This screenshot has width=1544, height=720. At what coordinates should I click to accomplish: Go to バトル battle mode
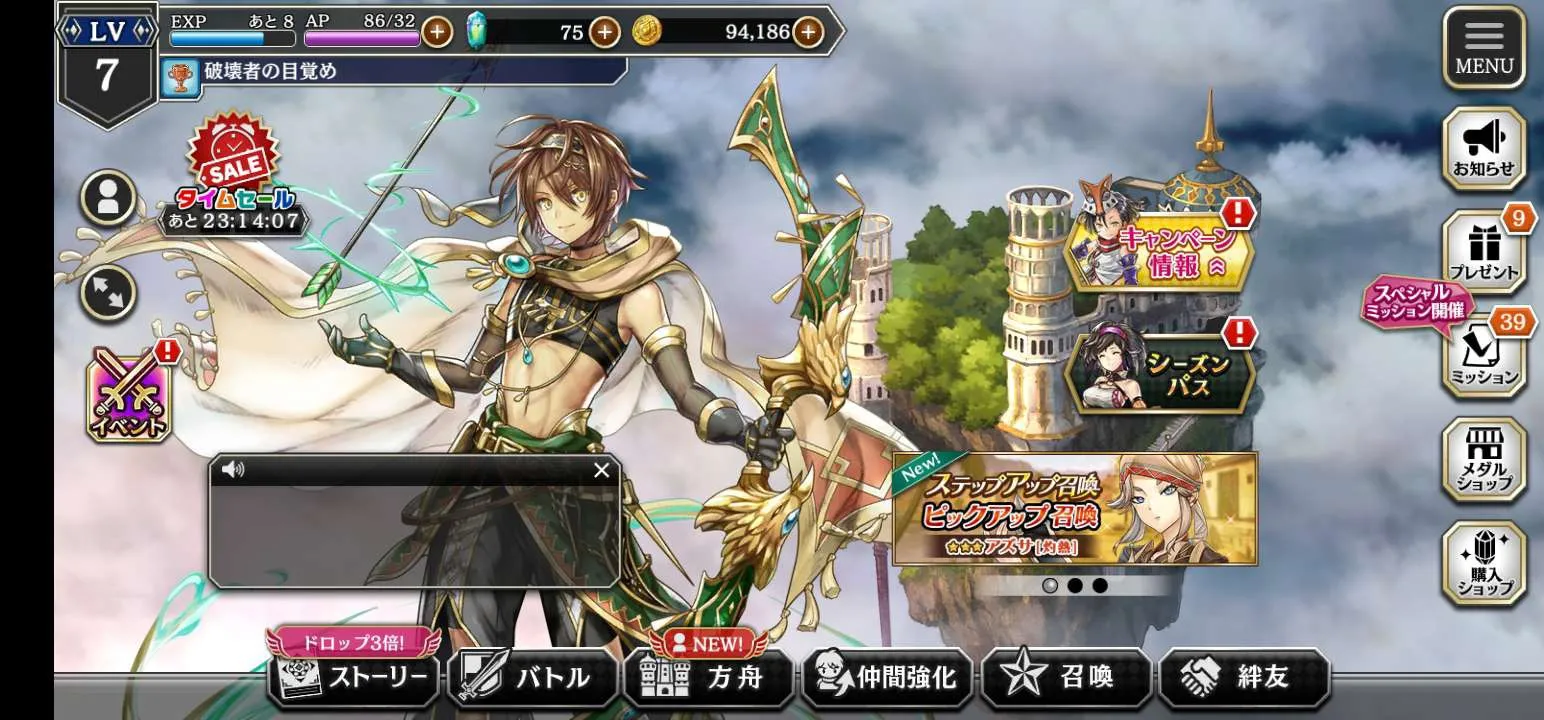533,678
